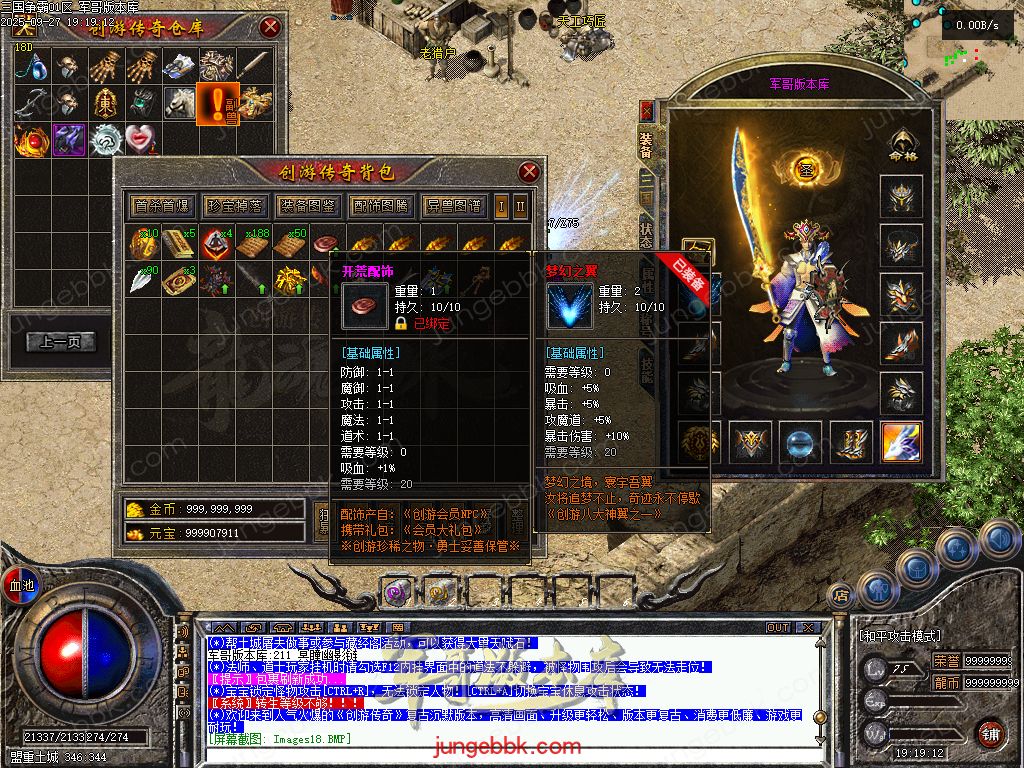1024x768 pixels.
Task: Switch to backpack page II
Action: click(x=520, y=206)
